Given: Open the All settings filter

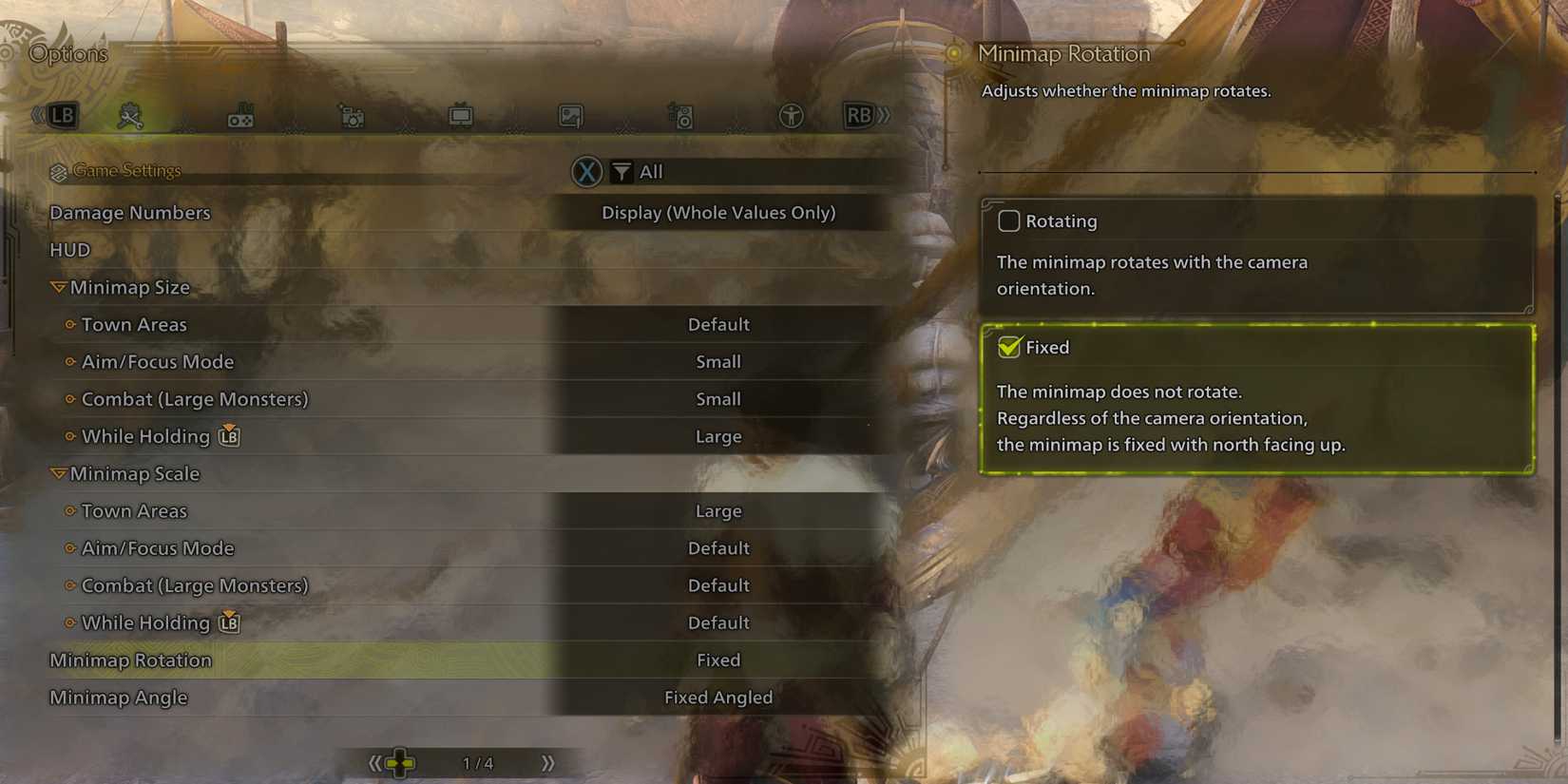Looking at the screenshot, I should [x=651, y=172].
